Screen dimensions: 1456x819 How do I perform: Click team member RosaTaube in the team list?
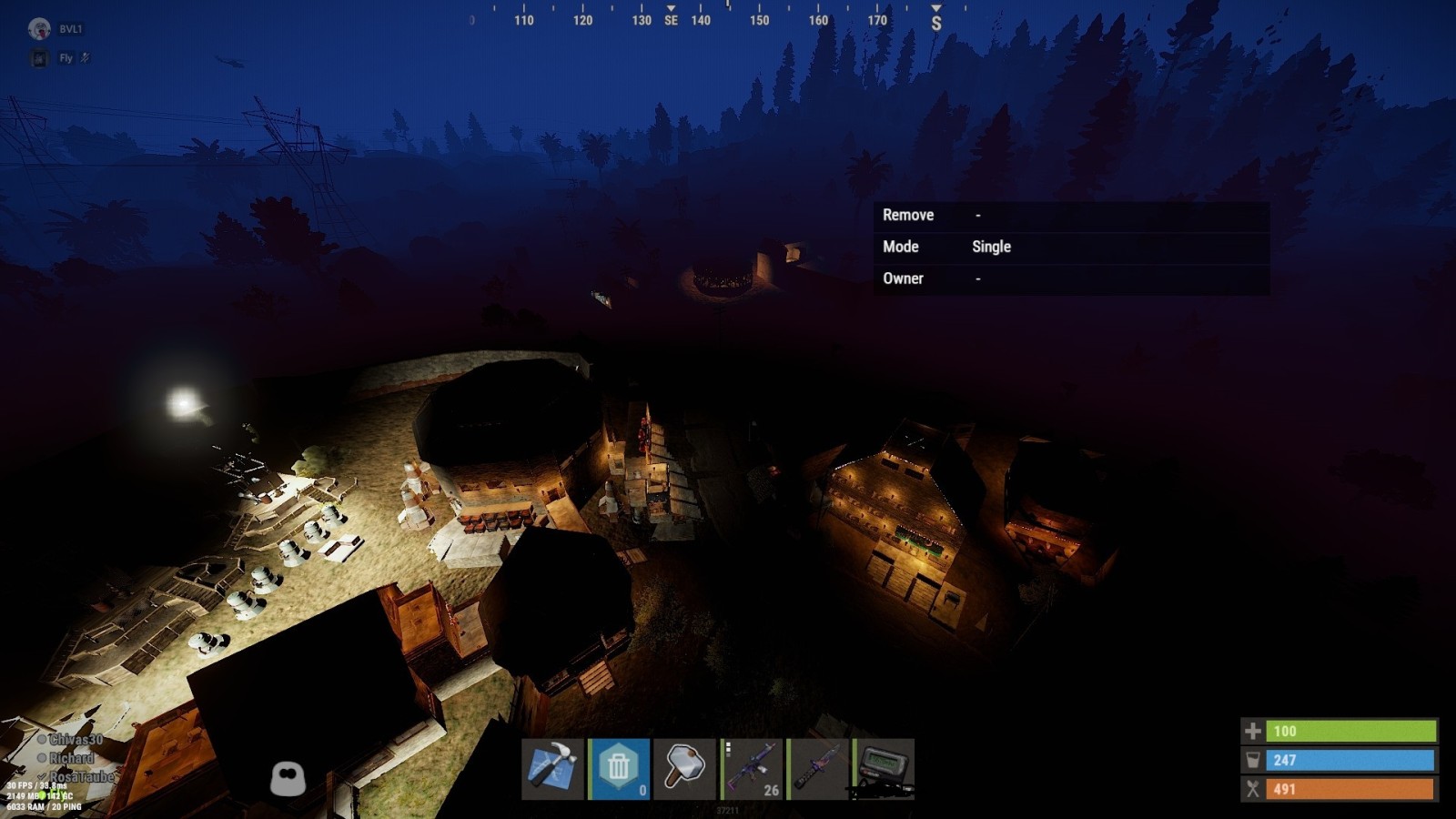point(80,777)
